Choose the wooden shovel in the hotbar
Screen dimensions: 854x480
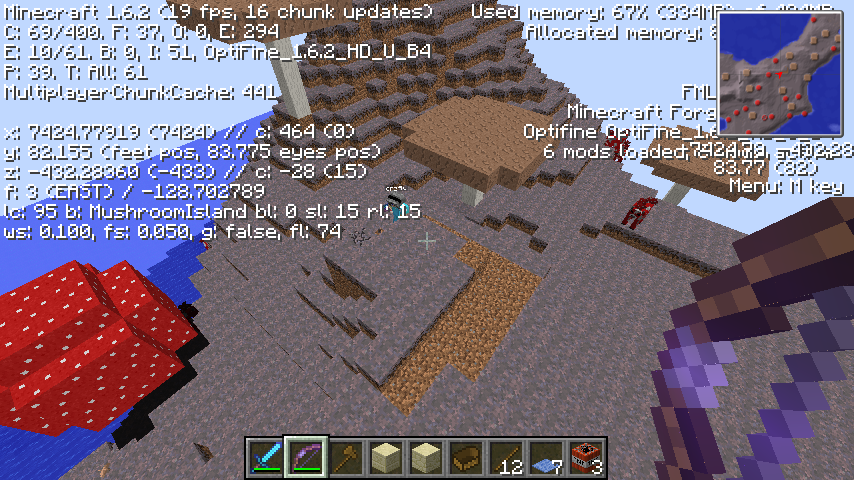pos(346,457)
